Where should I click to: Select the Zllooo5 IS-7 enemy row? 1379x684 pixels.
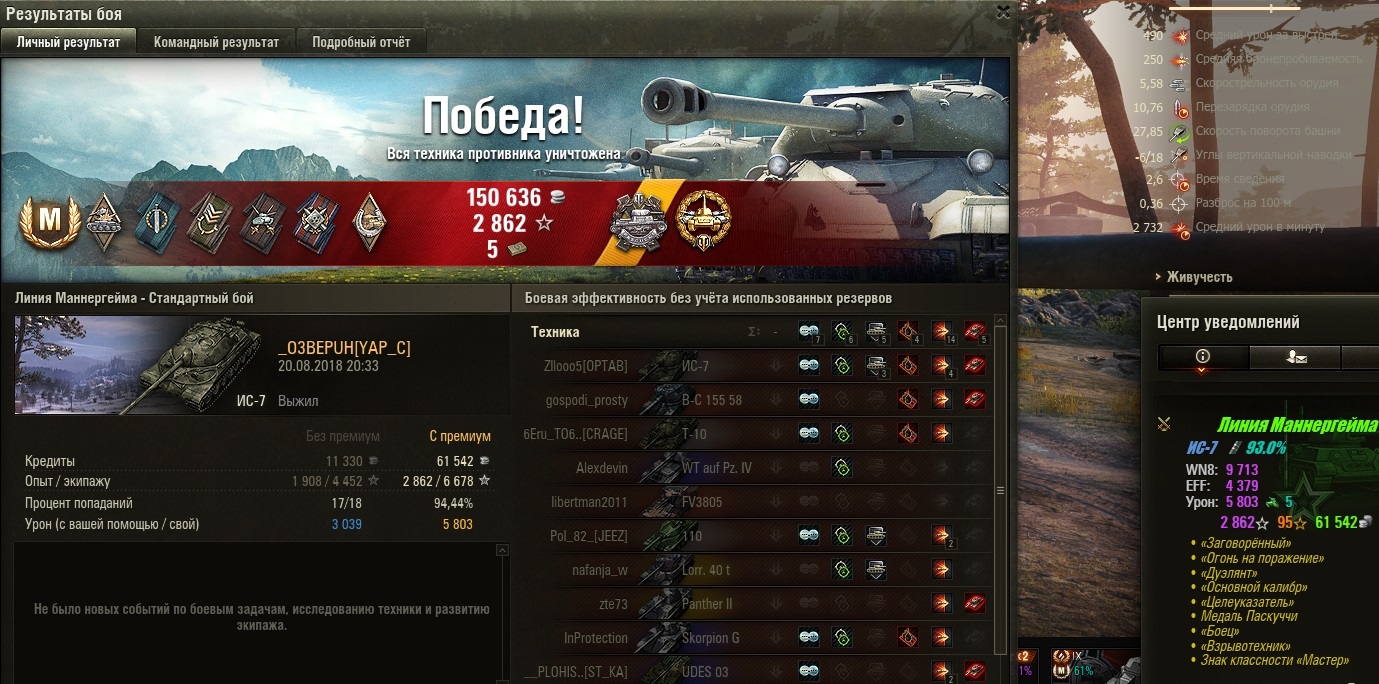(760, 366)
